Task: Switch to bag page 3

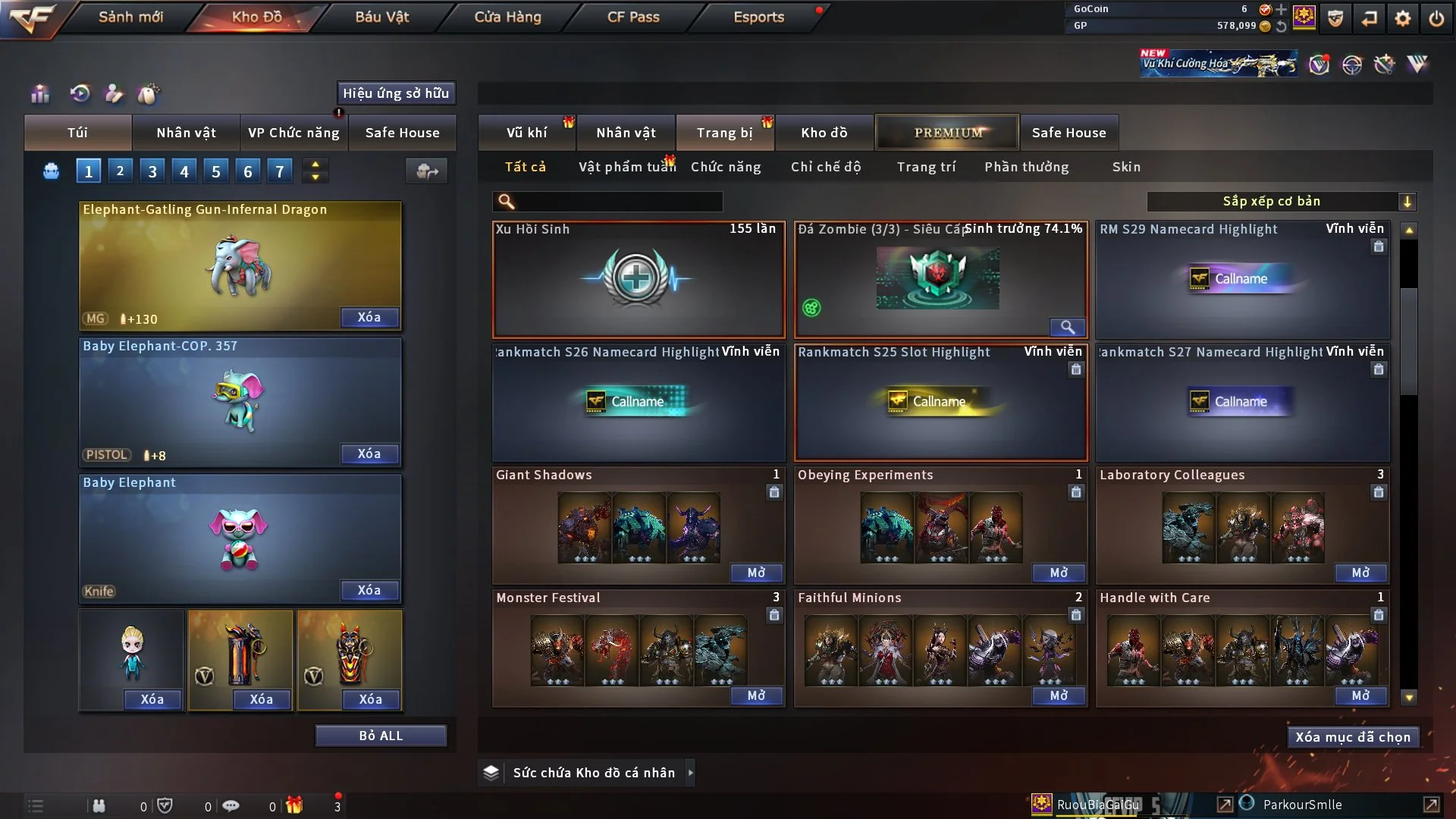Action: (x=152, y=171)
